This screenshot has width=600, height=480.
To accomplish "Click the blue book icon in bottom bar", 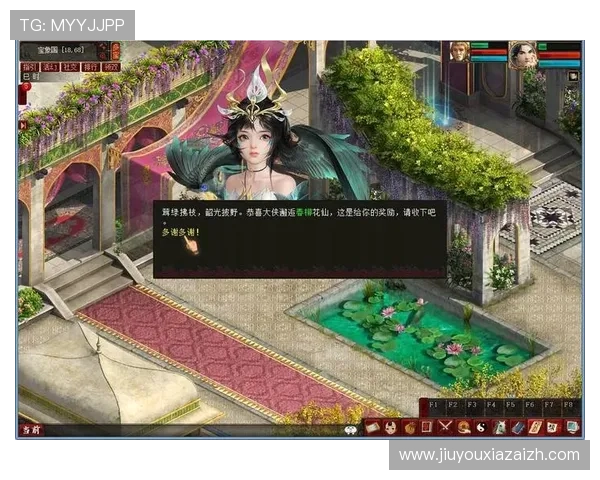I will [x=518, y=427].
